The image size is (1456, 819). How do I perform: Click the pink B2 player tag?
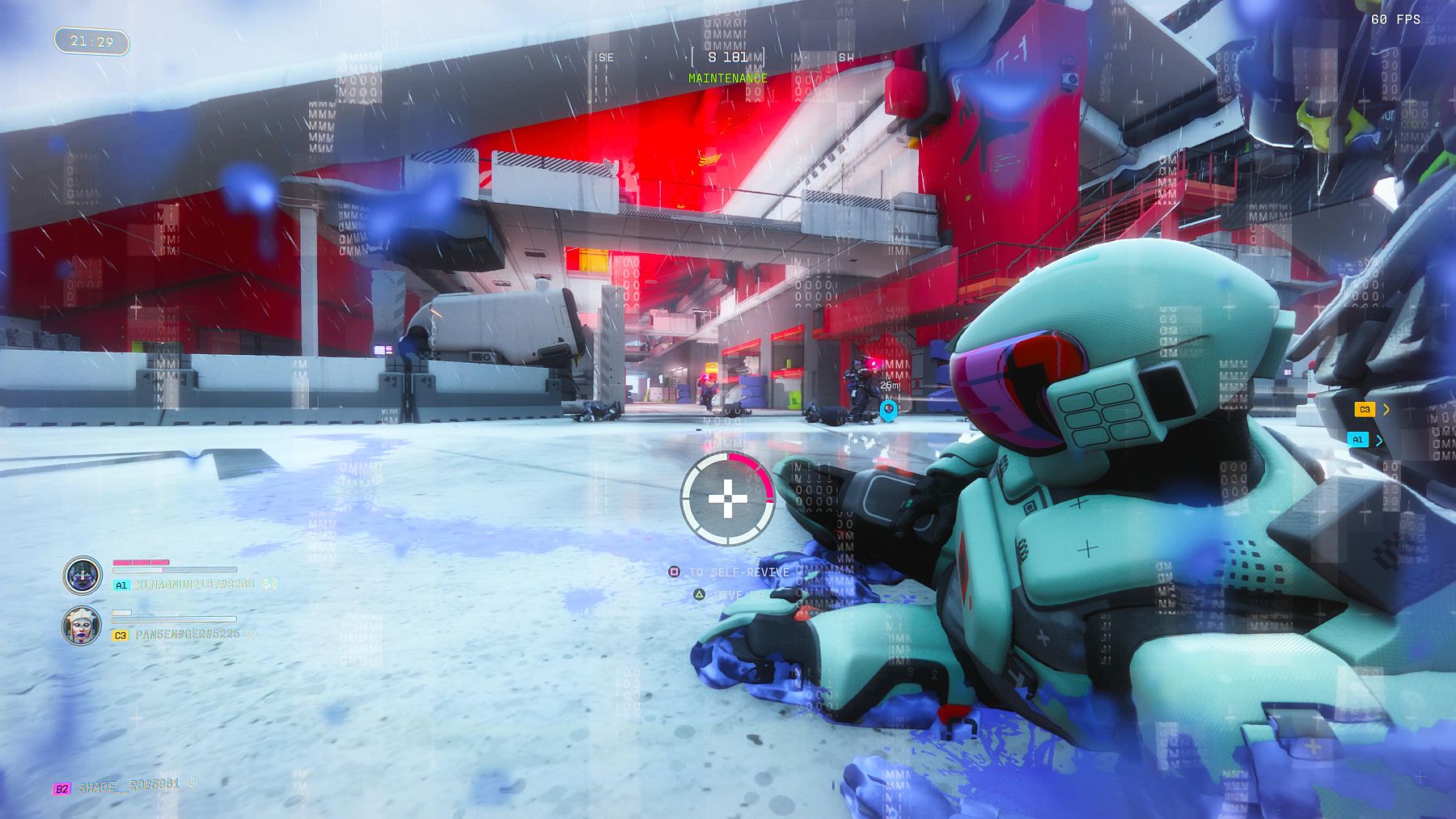click(x=61, y=788)
